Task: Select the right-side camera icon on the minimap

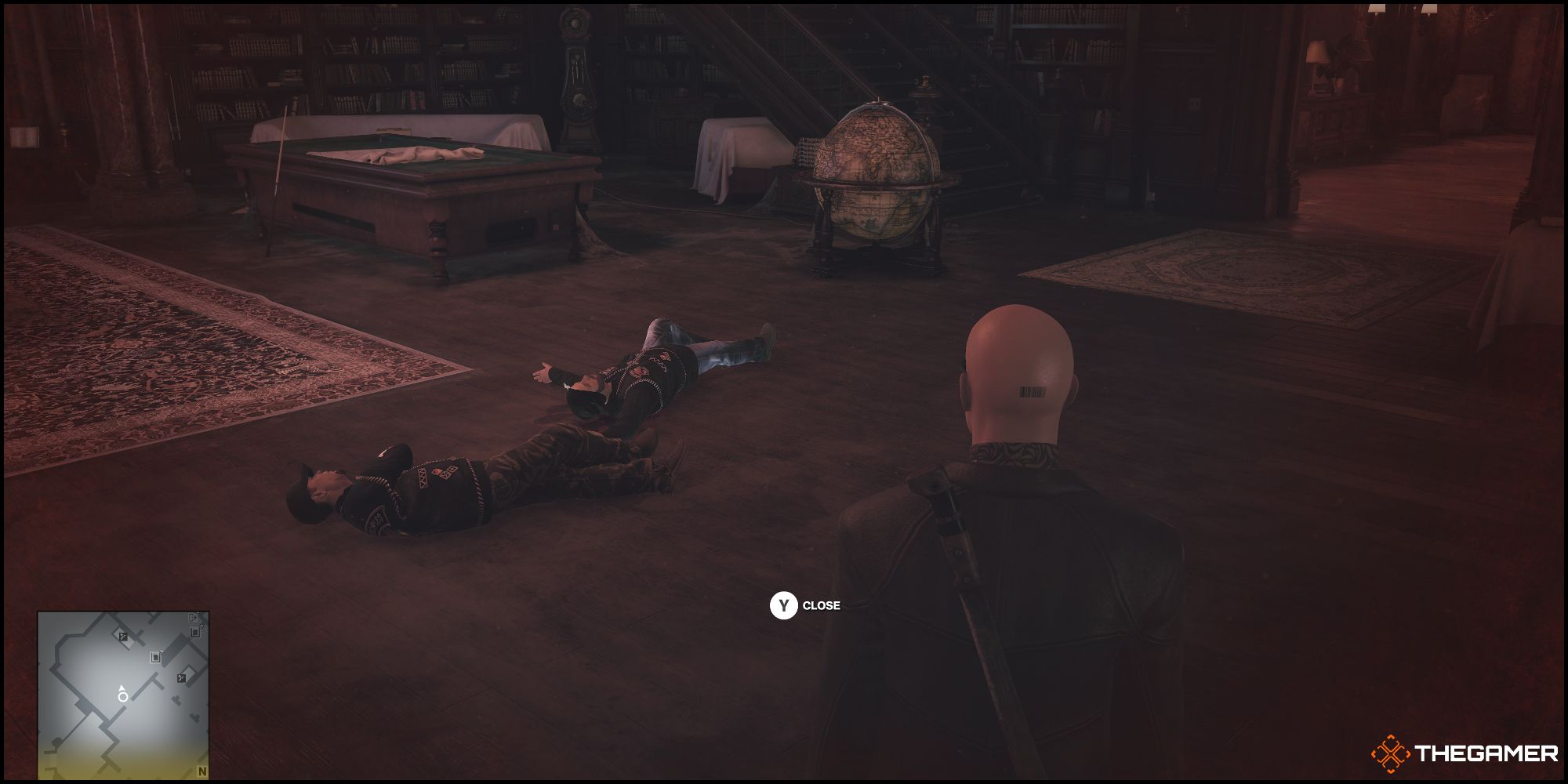Action: click(x=181, y=678)
